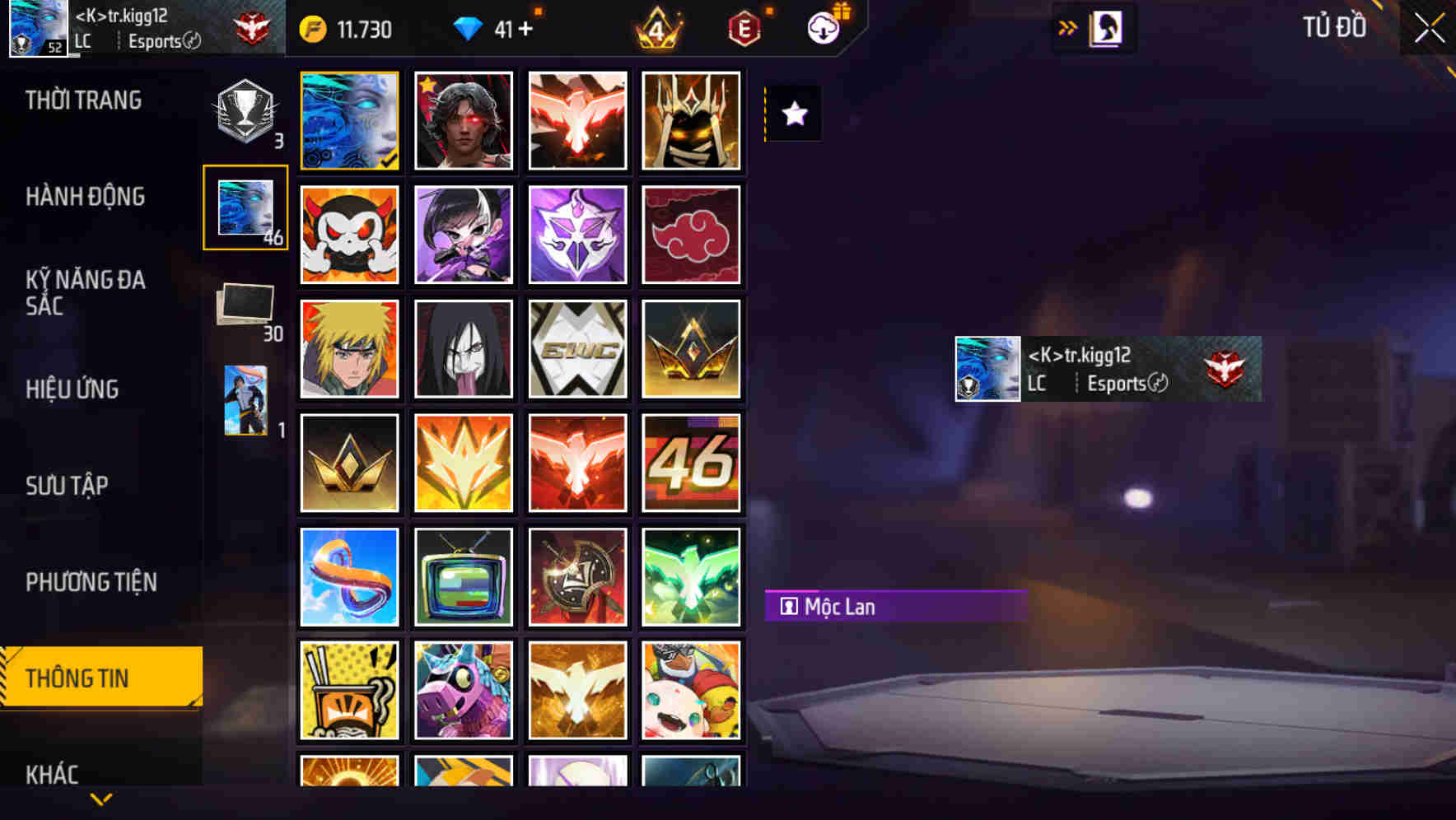Click the cloud download gift icon
Image resolution: width=1456 pixels, height=820 pixels.
(x=824, y=27)
